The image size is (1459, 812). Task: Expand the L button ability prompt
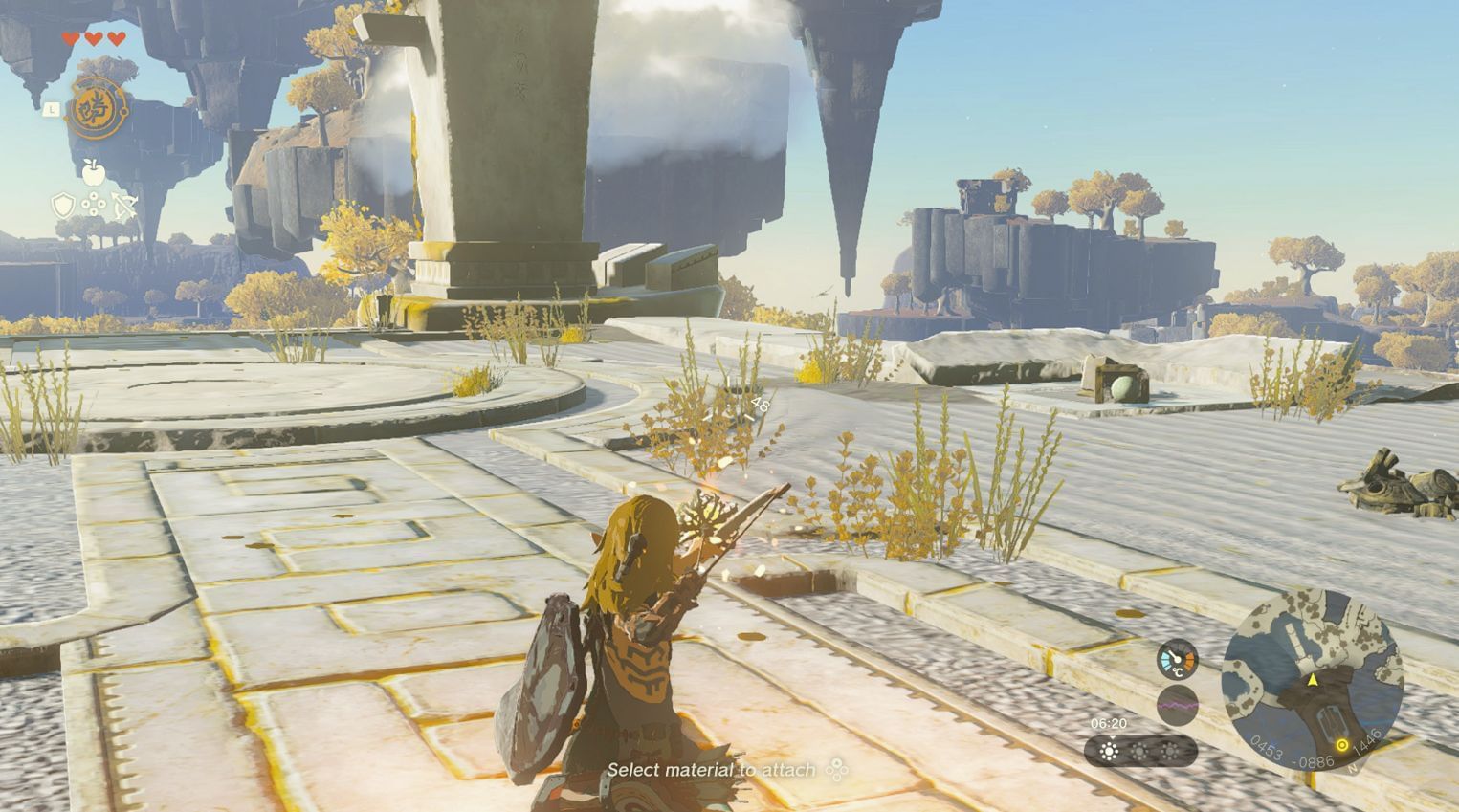coord(52,110)
